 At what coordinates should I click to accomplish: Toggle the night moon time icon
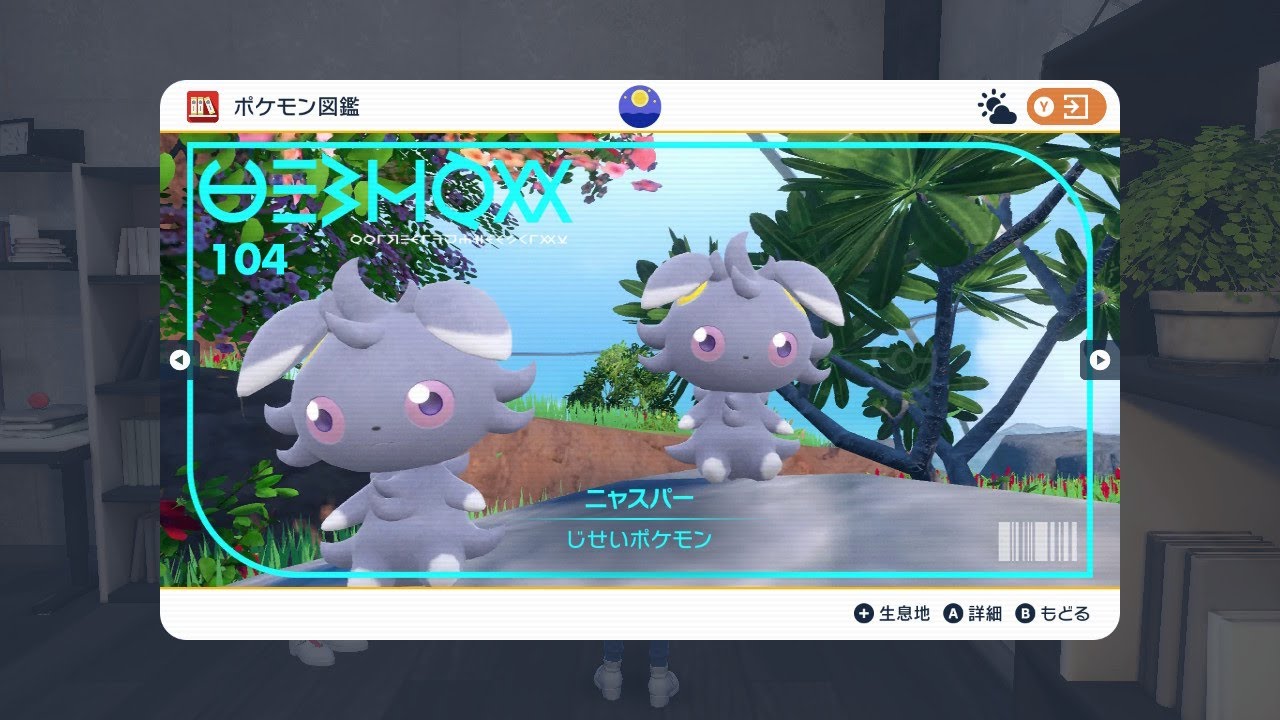[x=640, y=107]
